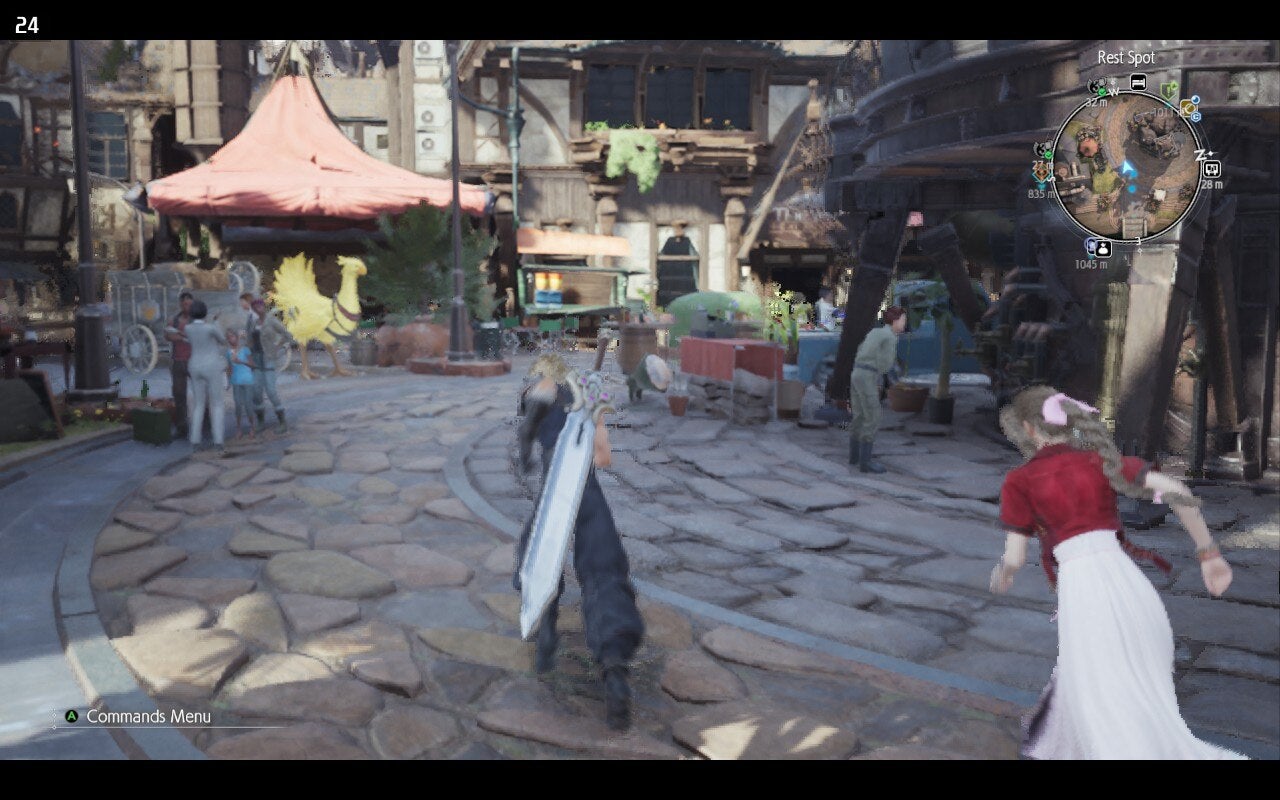Click the 32 m distance label
Image resolution: width=1280 pixels, height=800 pixels.
pos(1096,102)
